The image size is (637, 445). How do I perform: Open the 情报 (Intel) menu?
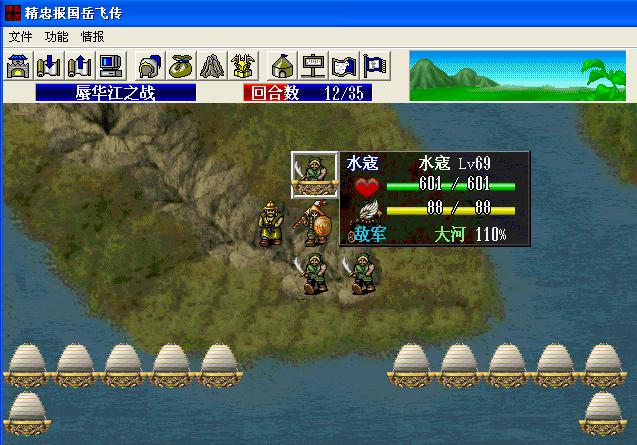pos(92,36)
